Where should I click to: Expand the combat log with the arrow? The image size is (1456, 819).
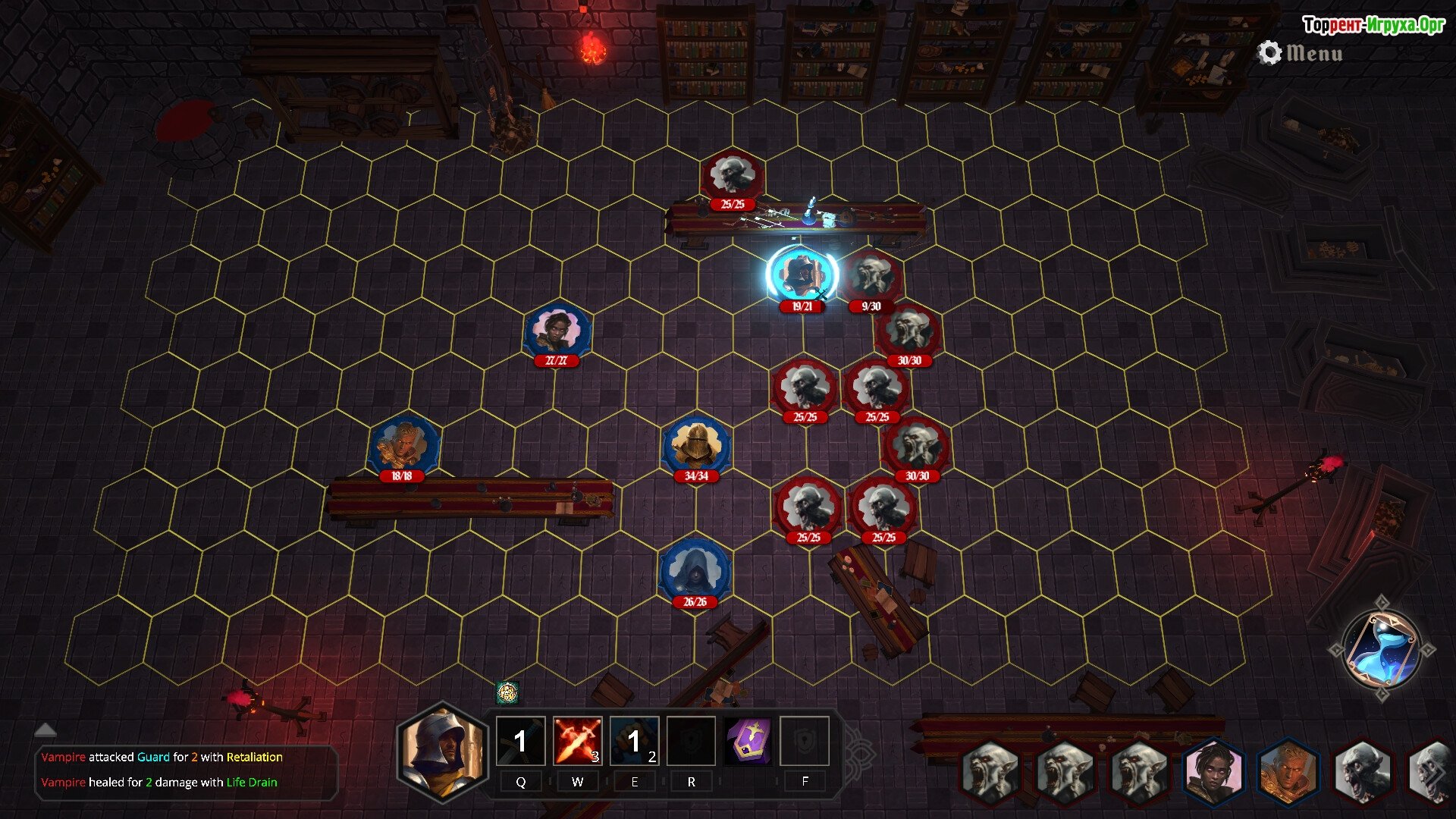45,730
